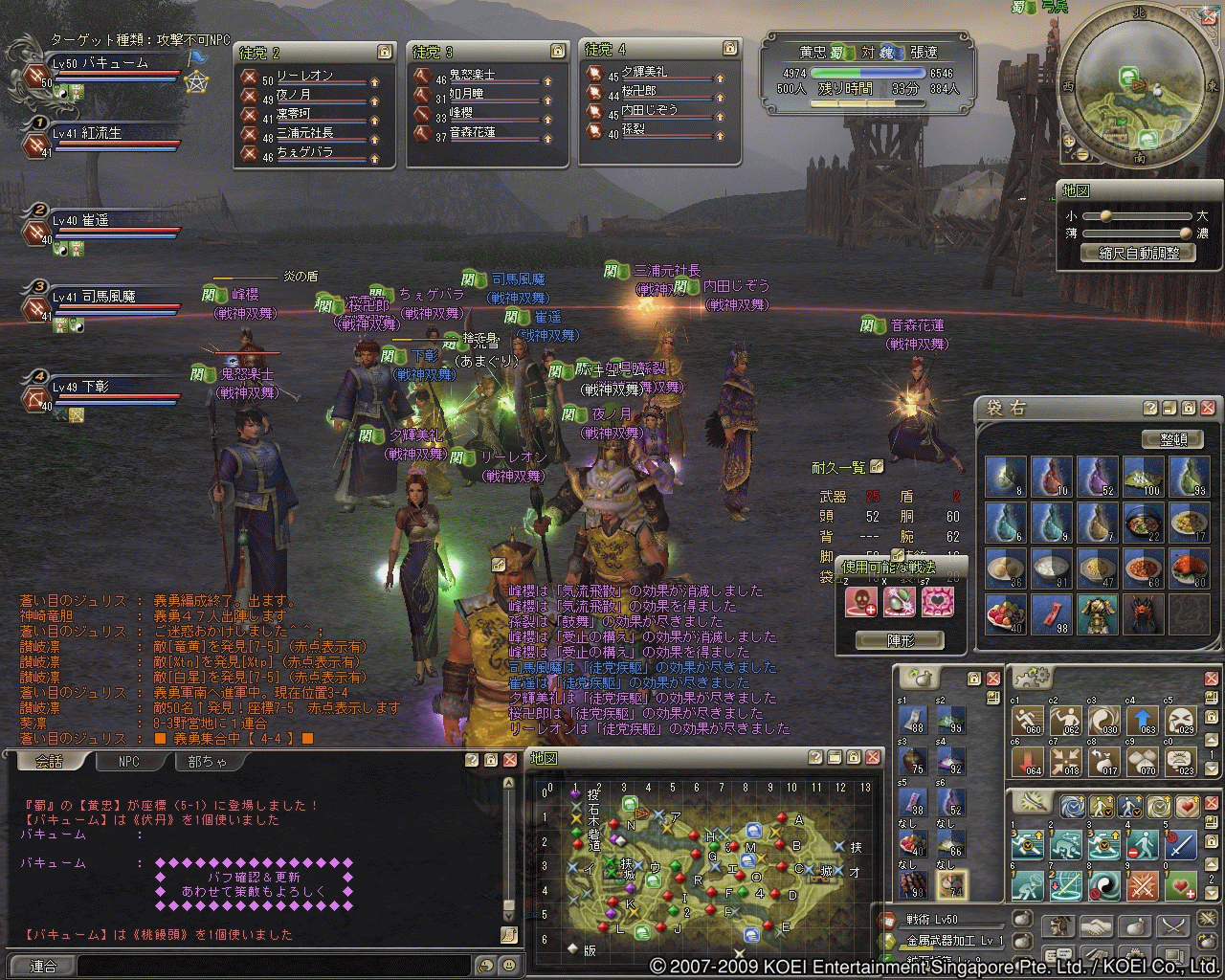Click the handshake icon in the bottom menu
Image resolution: width=1225 pixels, height=980 pixels.
click(1097, 925)
